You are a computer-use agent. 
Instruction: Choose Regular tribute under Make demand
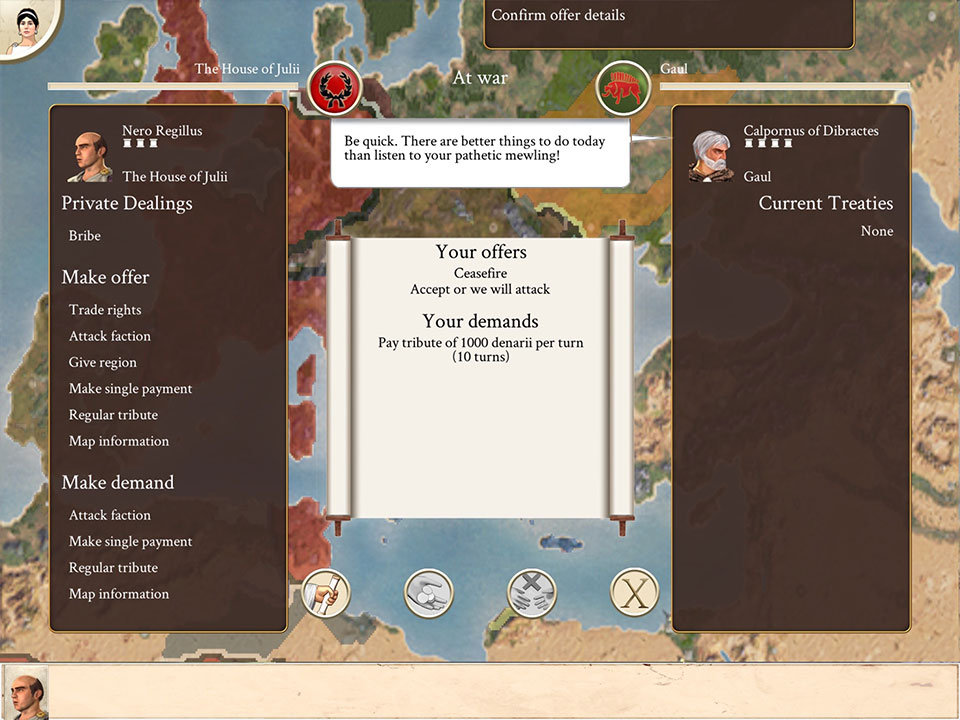coord(113,568)
